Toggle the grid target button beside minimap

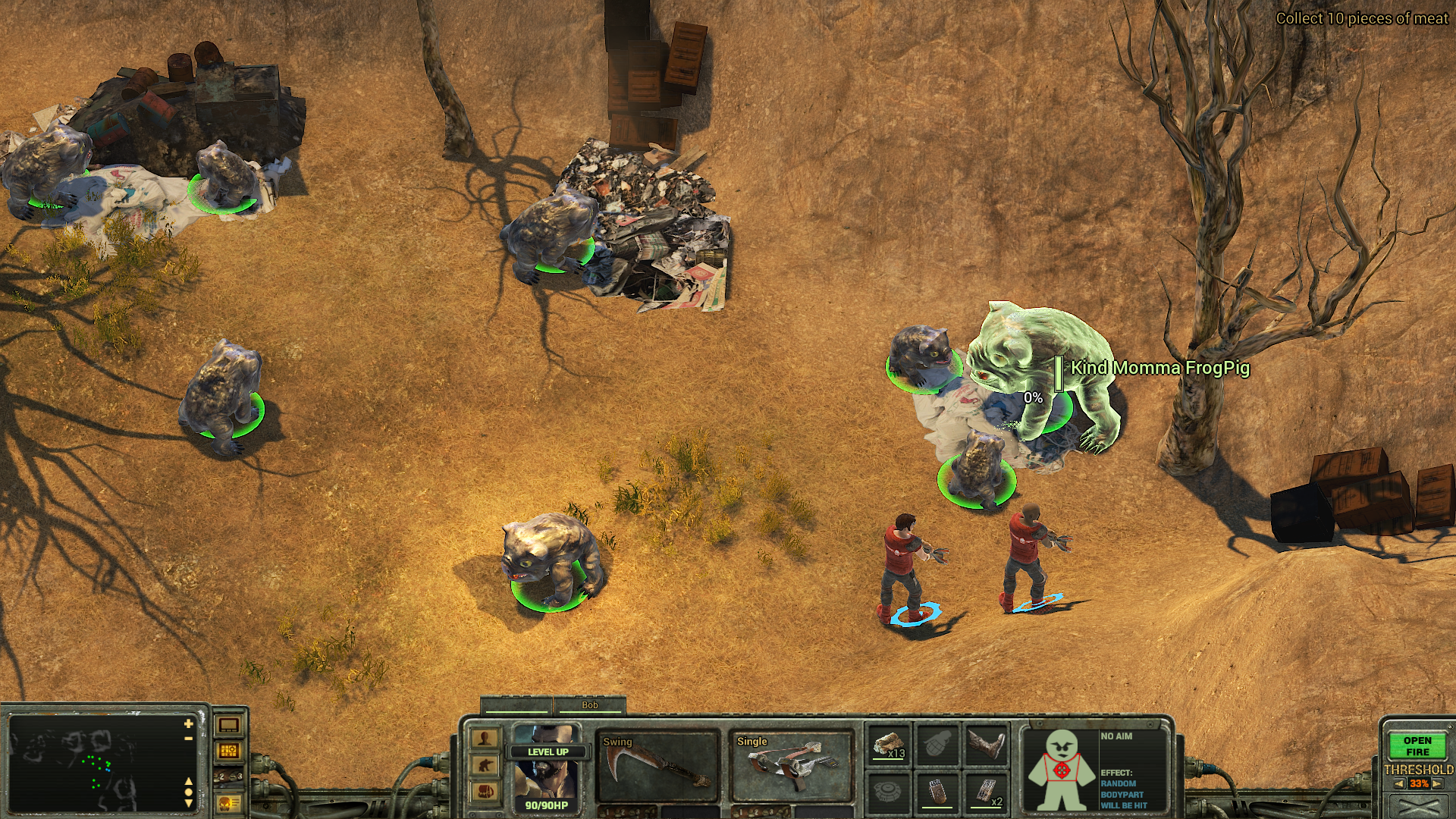tap(229, 751)
